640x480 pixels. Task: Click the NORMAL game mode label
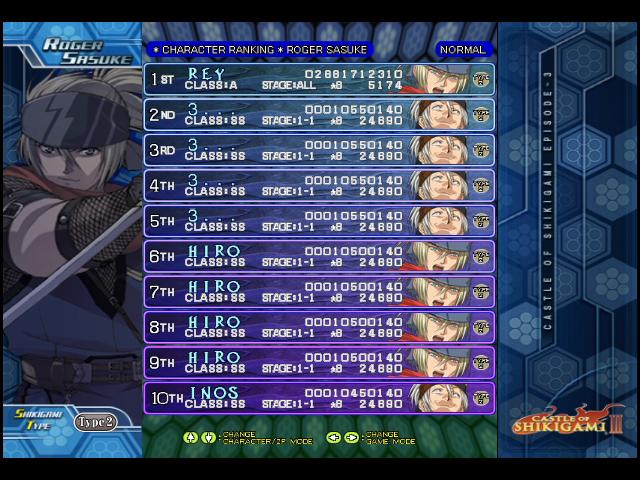[462, 49]
